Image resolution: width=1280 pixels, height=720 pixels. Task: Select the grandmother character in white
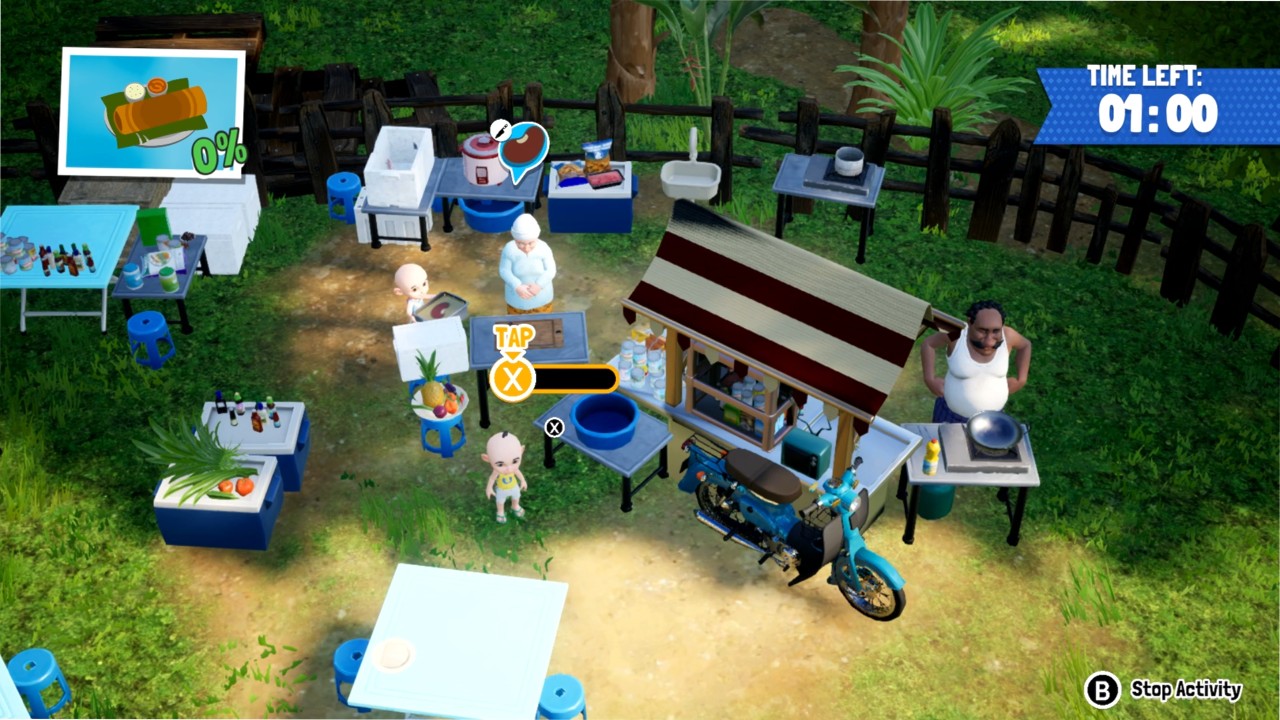pyautogui.click(x=530, y=270)
